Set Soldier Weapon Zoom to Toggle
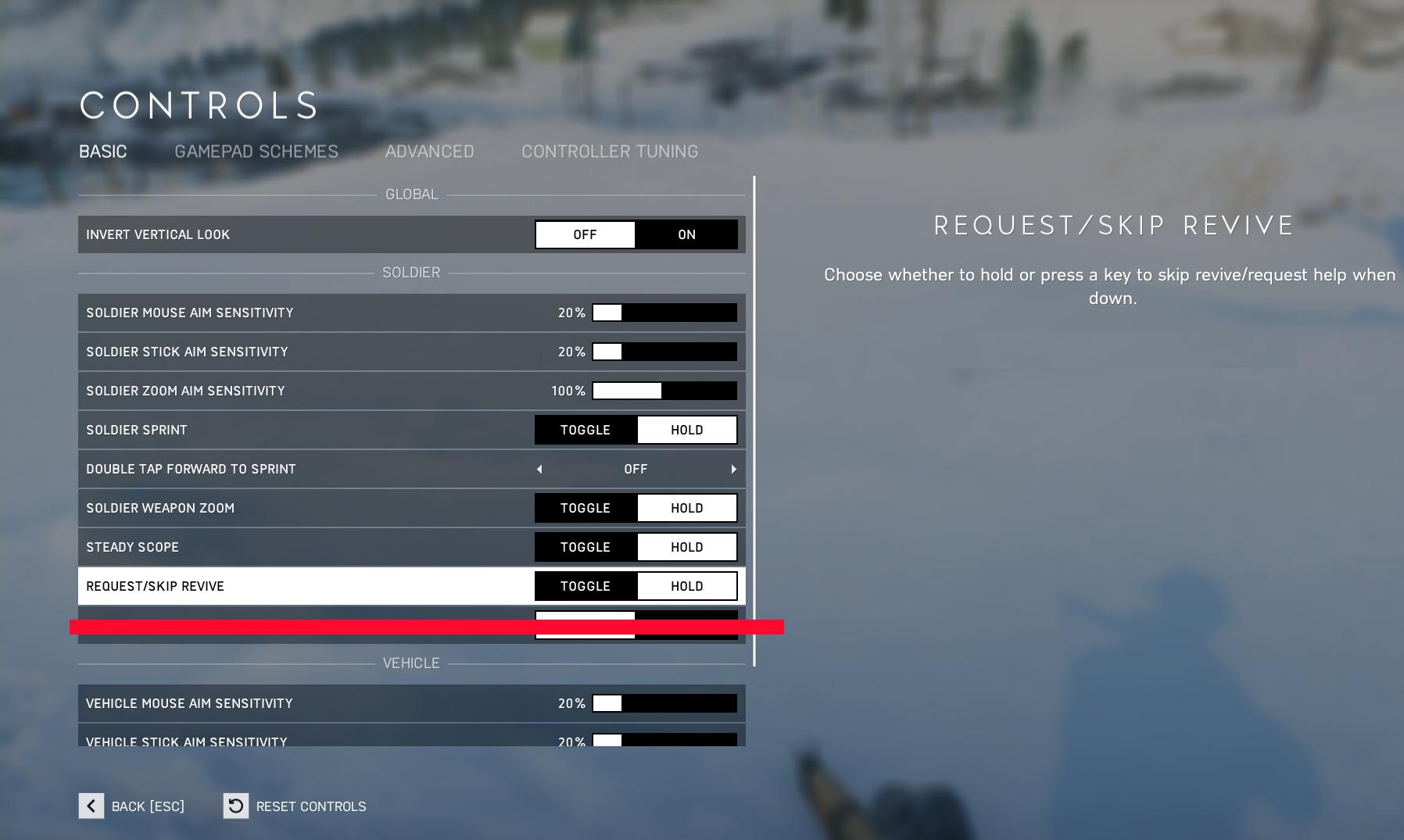 (585, 508)
